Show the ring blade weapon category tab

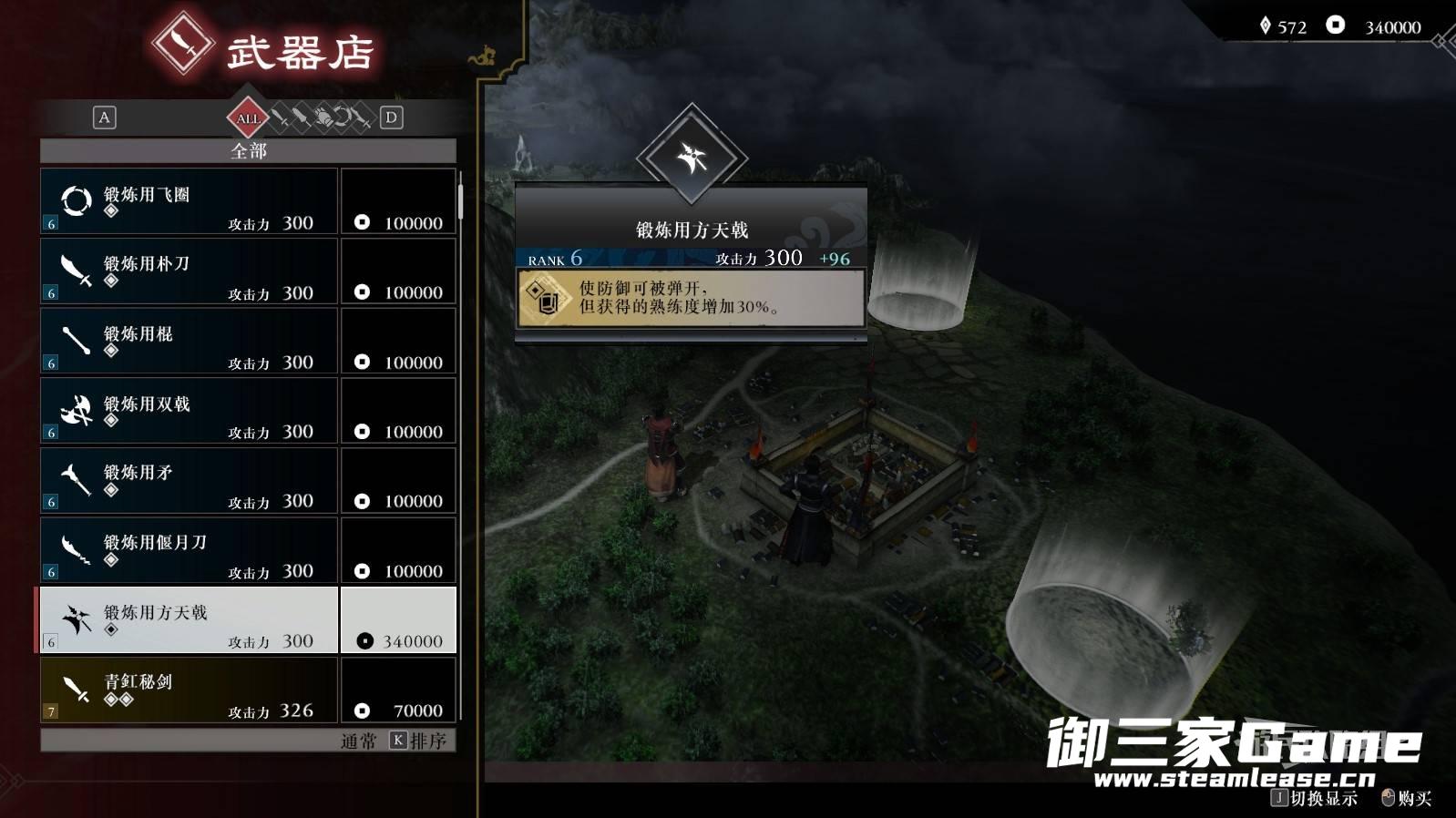tap(343, 118)
